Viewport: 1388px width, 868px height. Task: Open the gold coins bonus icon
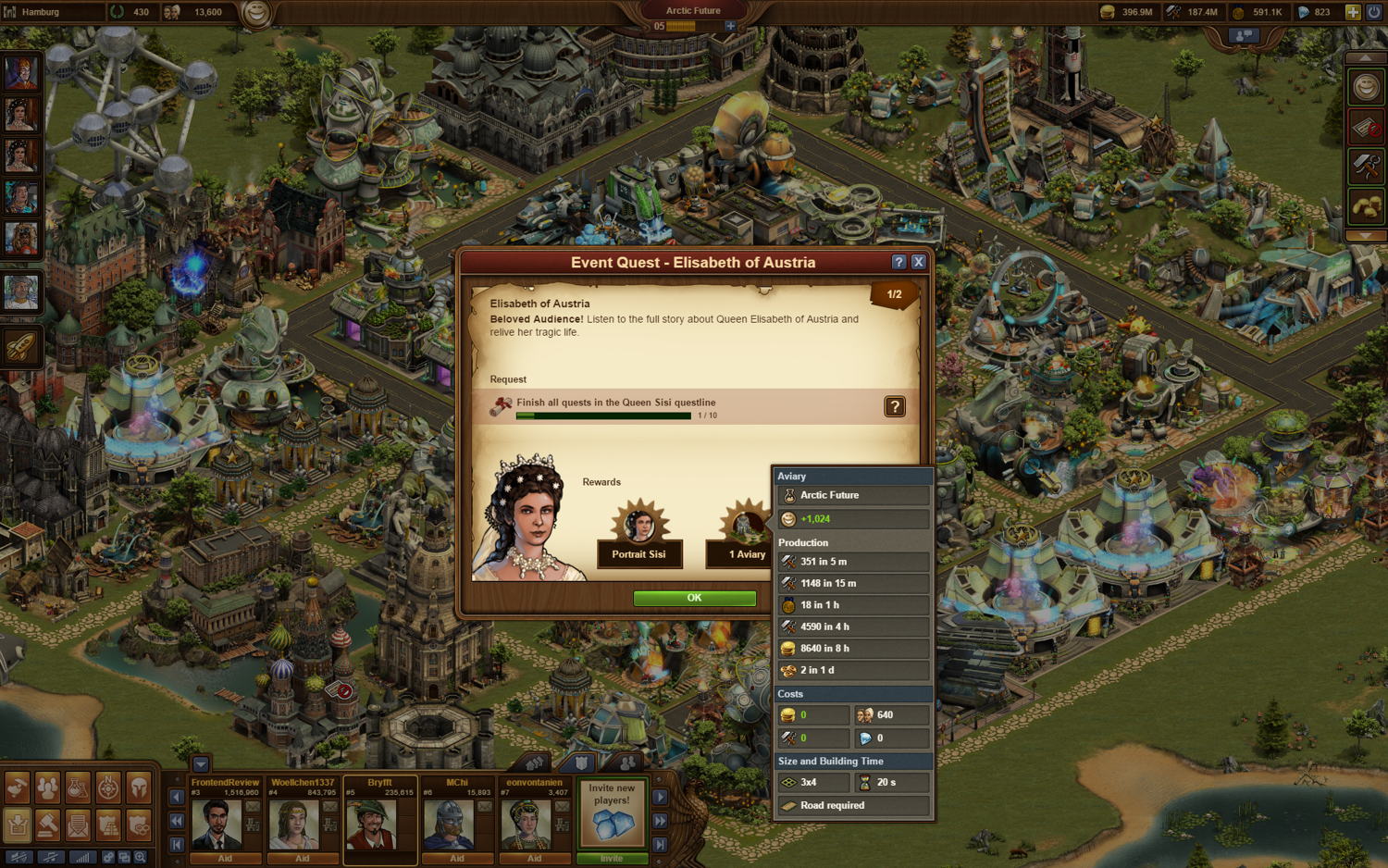pyautogui.click(x=1366, y=206)
